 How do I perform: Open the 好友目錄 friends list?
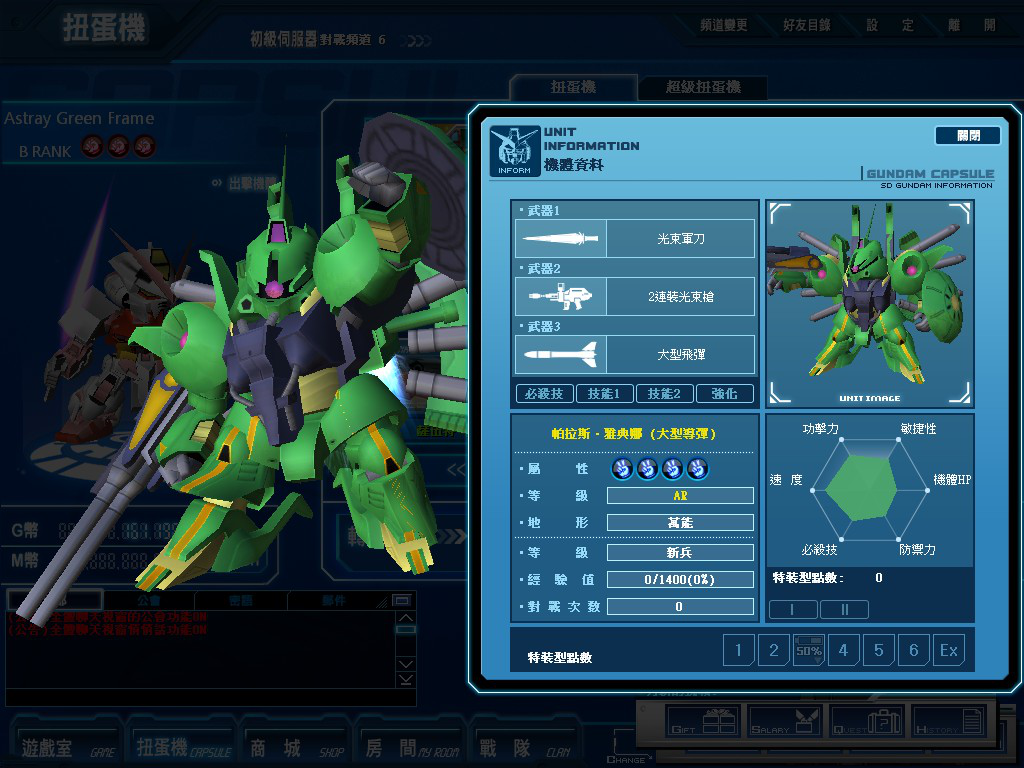807,25
